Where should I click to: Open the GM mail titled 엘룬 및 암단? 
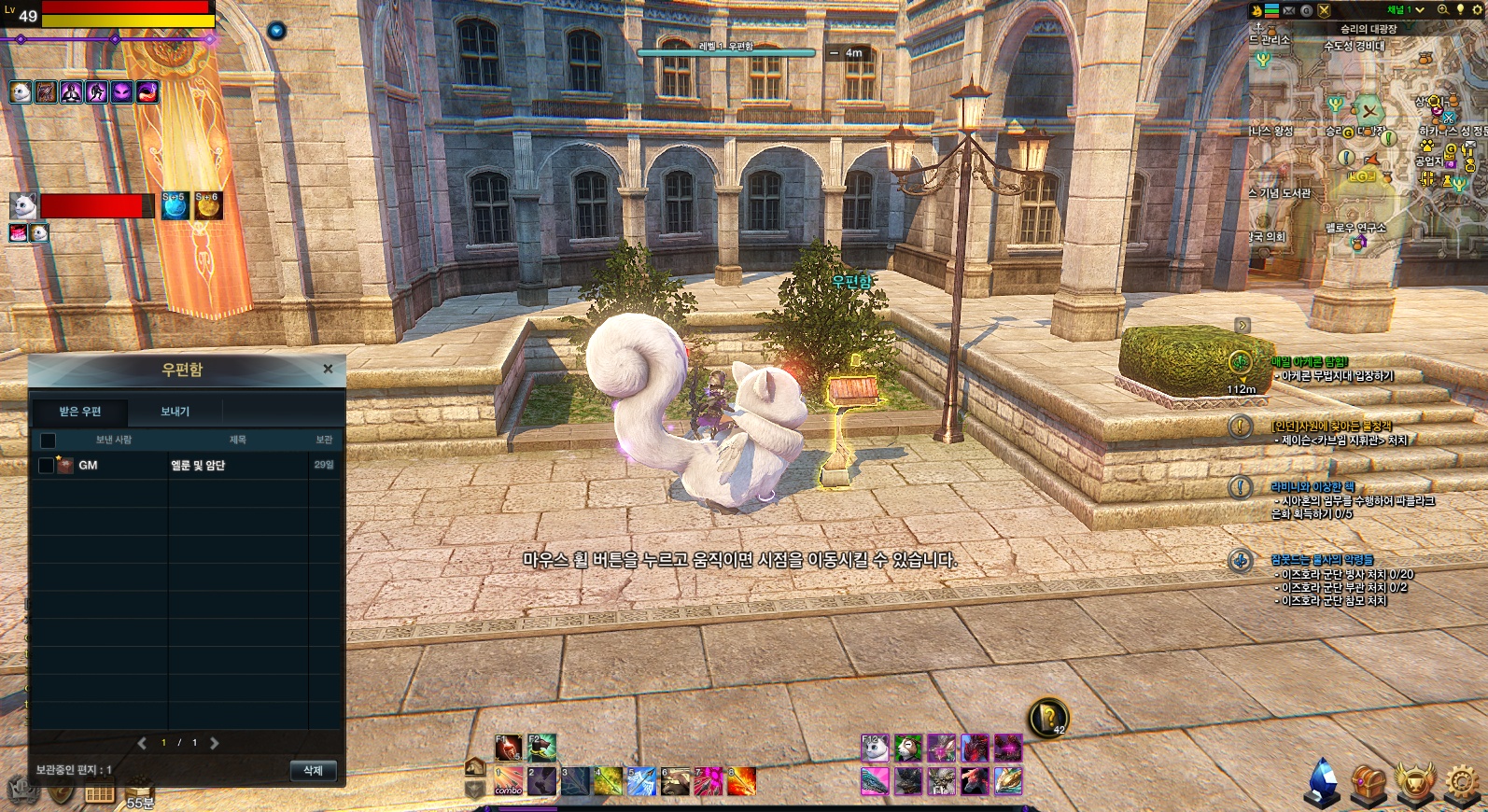[197, 465]
